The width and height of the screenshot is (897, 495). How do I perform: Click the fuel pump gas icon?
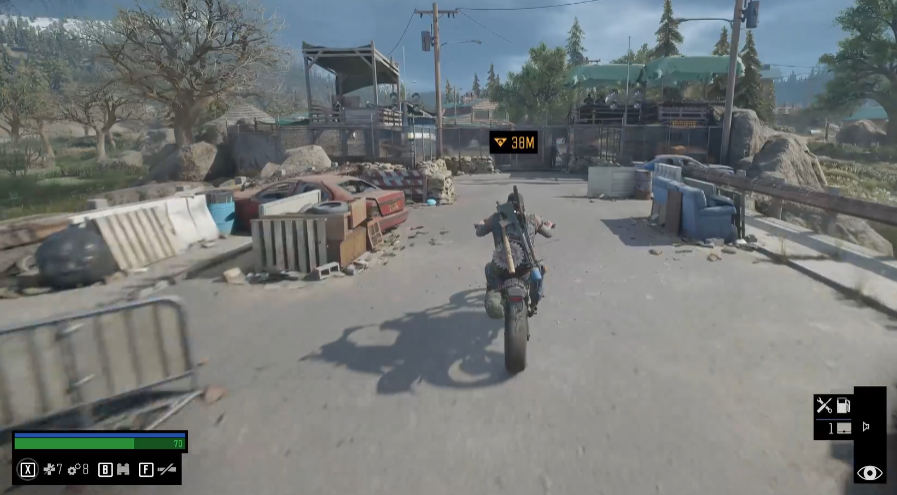click(843, 405)
